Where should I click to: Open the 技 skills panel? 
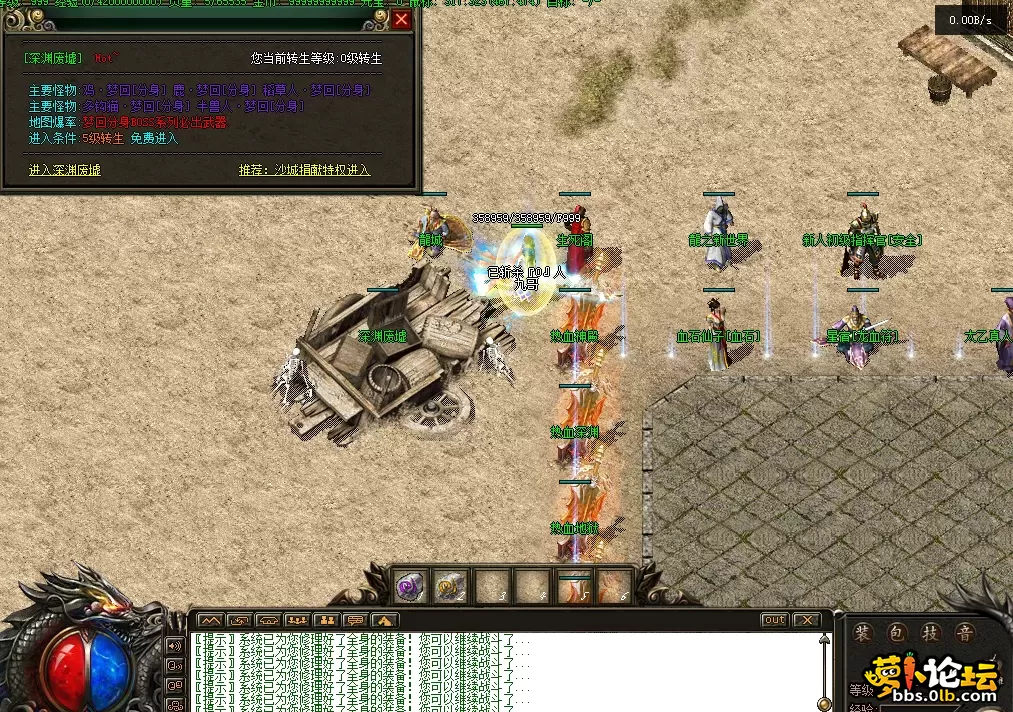[x=931, y=633]
